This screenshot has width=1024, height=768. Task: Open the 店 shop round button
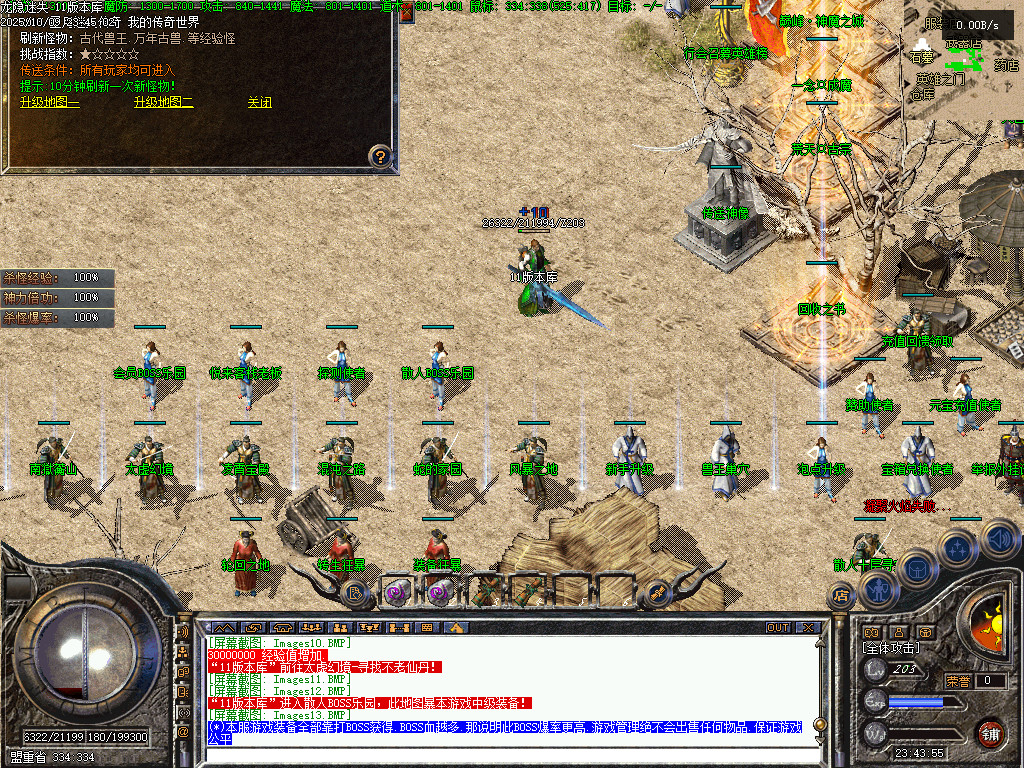pyautogui.click(x=841, y=595)
